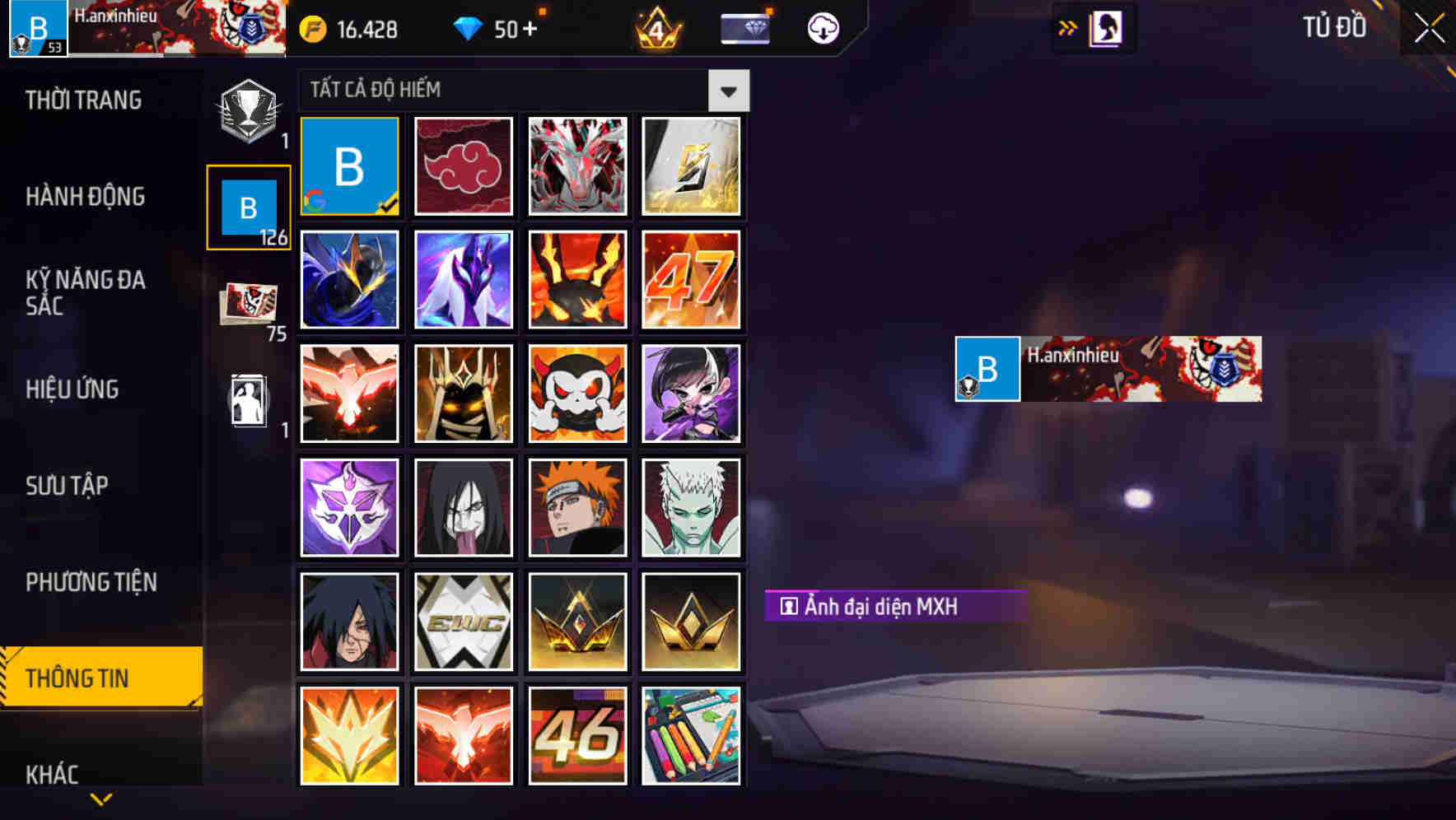Open the cloud download icon in the top bar
This screenshot has width=1456, height=820.
(822, 27)
